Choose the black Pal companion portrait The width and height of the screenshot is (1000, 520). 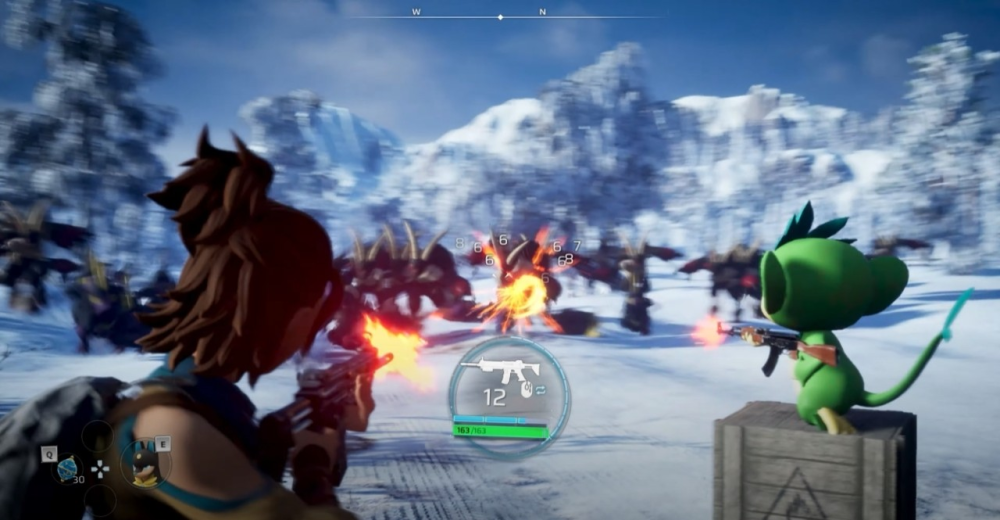pos(146,463)
